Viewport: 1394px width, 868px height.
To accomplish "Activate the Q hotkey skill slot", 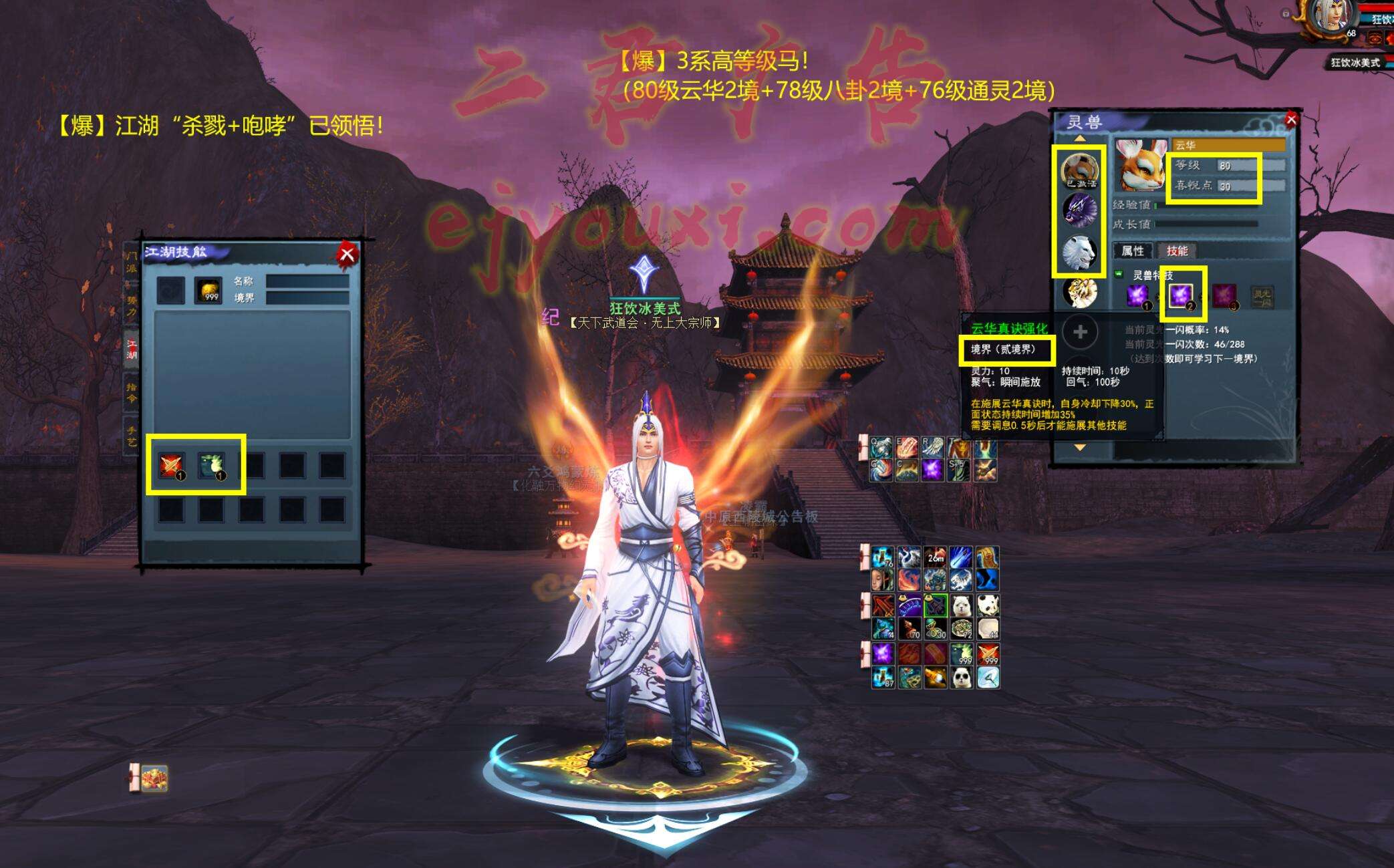I will pyautogui.click(x=881, y=448).
